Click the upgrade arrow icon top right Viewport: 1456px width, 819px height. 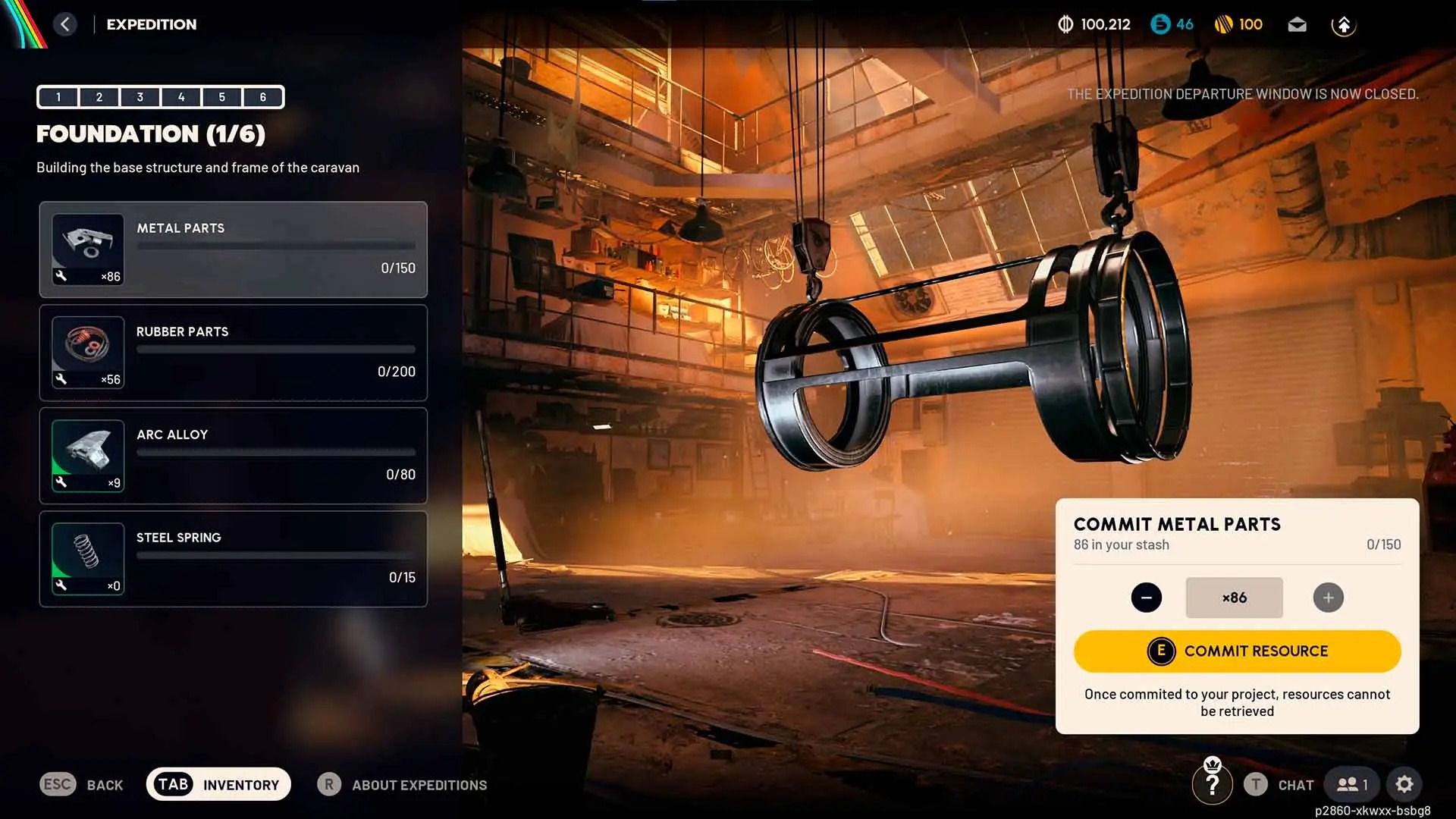[x=1345, y=24]
